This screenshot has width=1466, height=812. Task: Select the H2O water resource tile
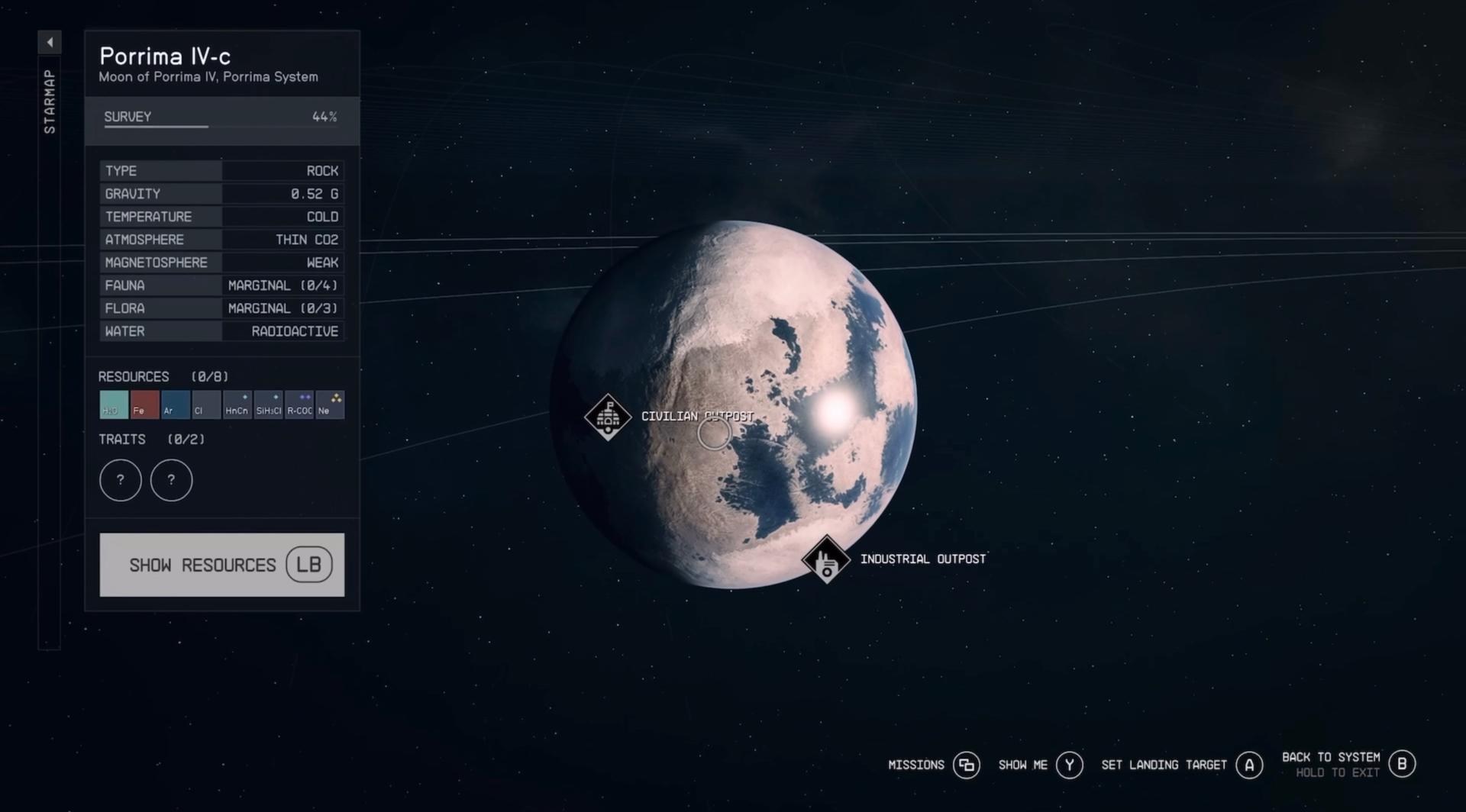coord(114,404)
